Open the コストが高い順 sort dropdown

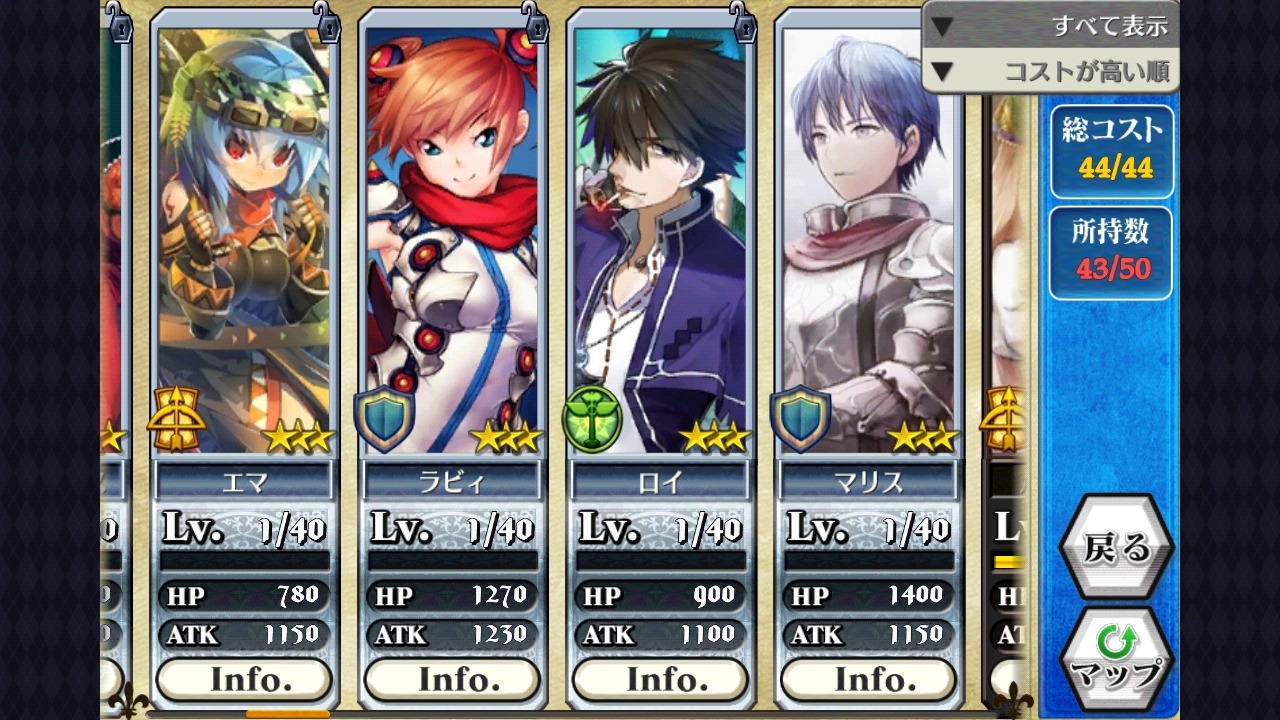tap(1050, 72)
